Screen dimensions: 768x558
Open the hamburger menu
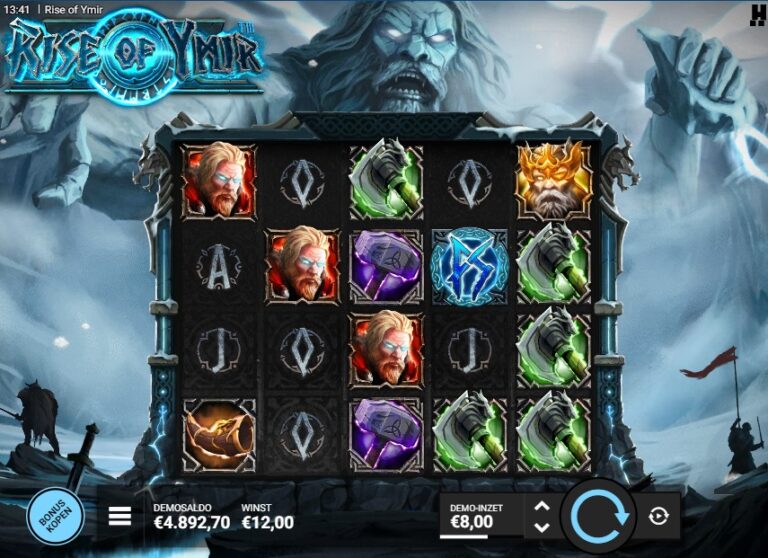point(120,516)
